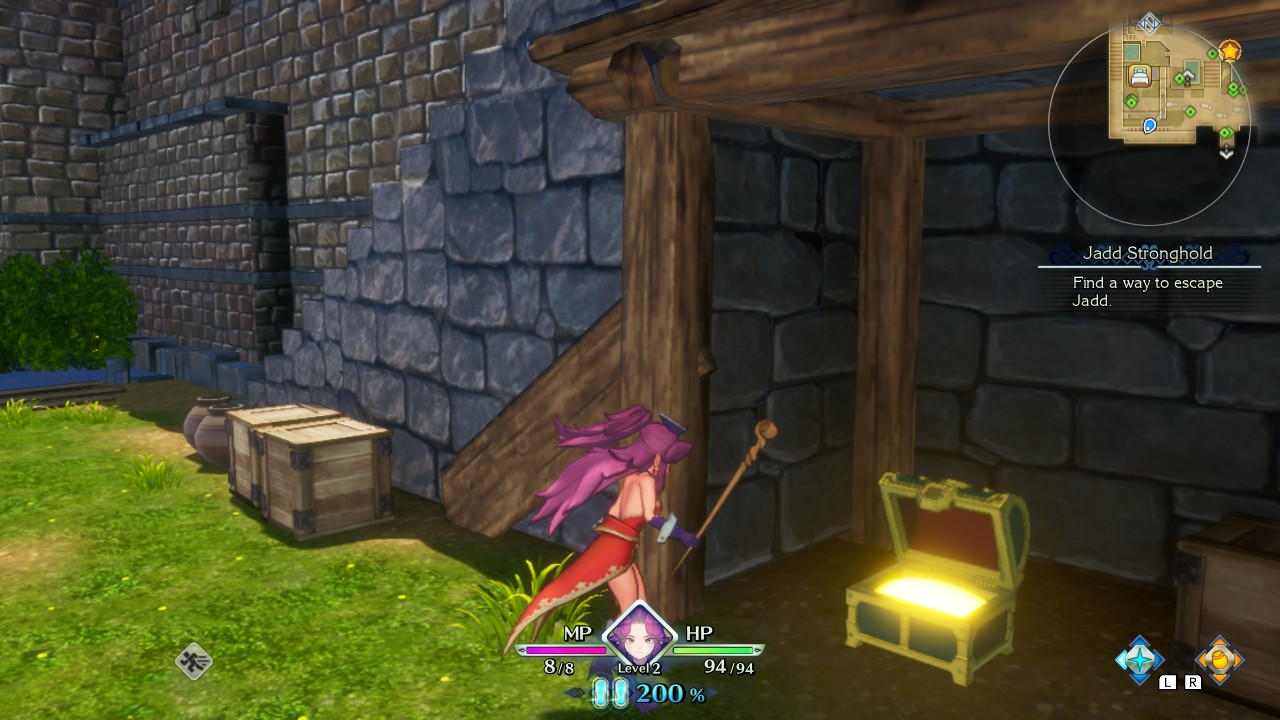Viewport: 1280px width, 720px height.
Task: Open the Jadd Stronghold objective tracker
Action: (x=1148, y=276)
